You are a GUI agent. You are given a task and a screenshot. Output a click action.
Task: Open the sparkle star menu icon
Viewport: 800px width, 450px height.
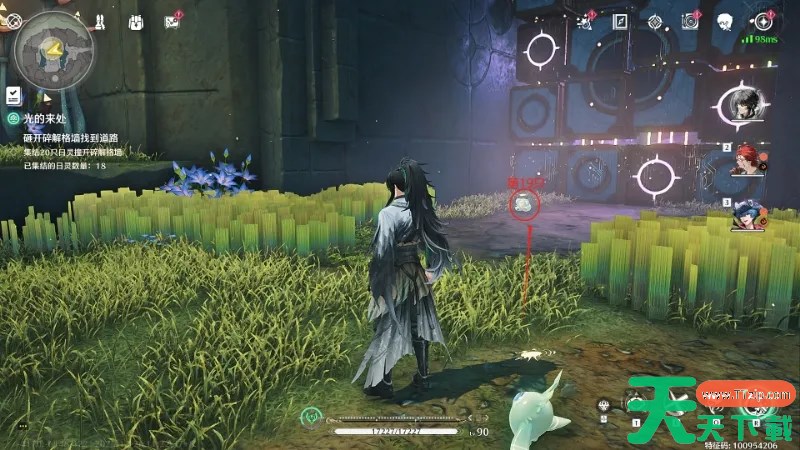pyautogui.click(x=764, y=21)
